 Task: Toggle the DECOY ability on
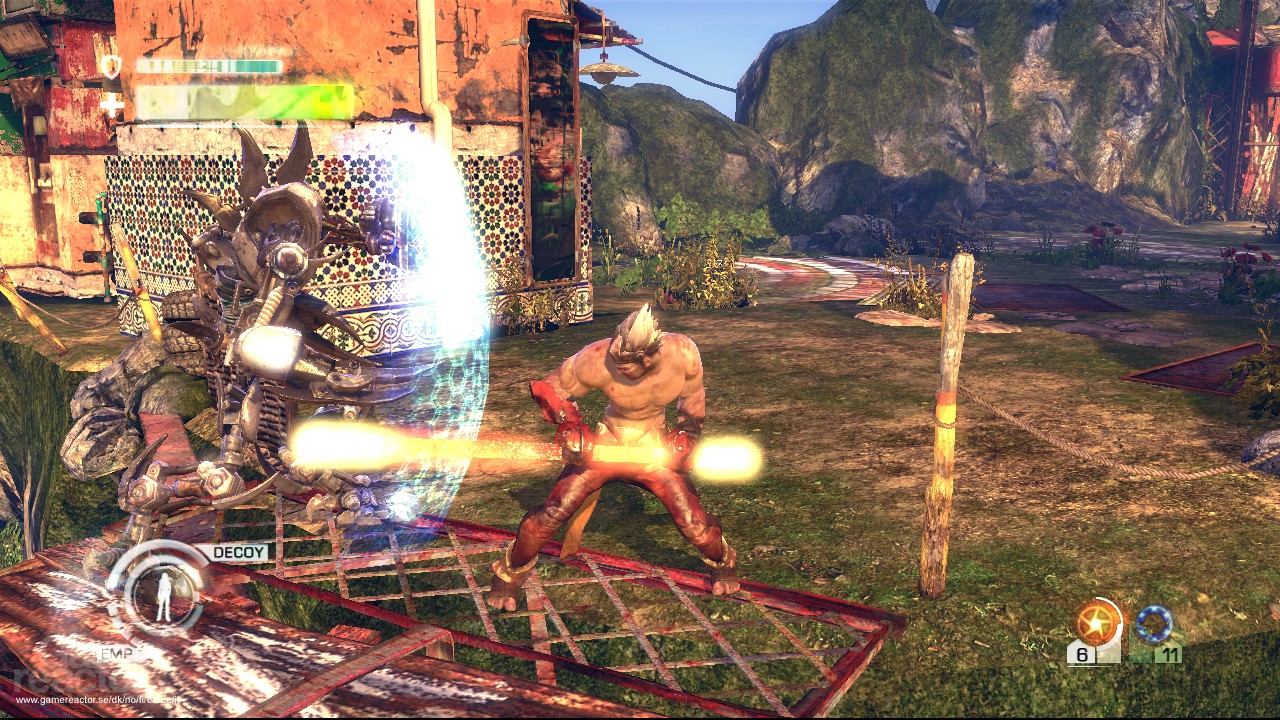pyautogui.click(x=240, y=551)
